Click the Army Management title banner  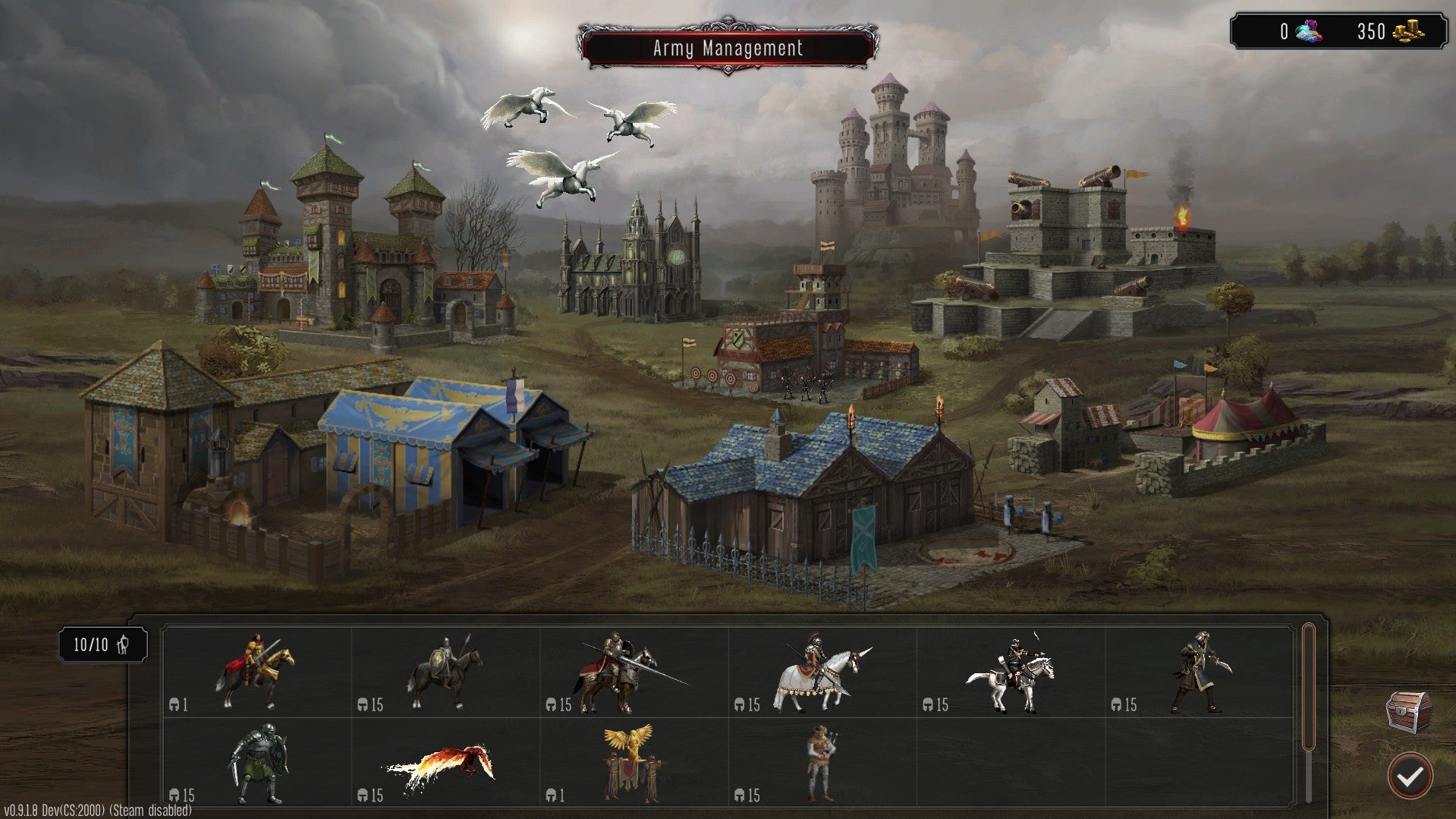click(727, 48)
